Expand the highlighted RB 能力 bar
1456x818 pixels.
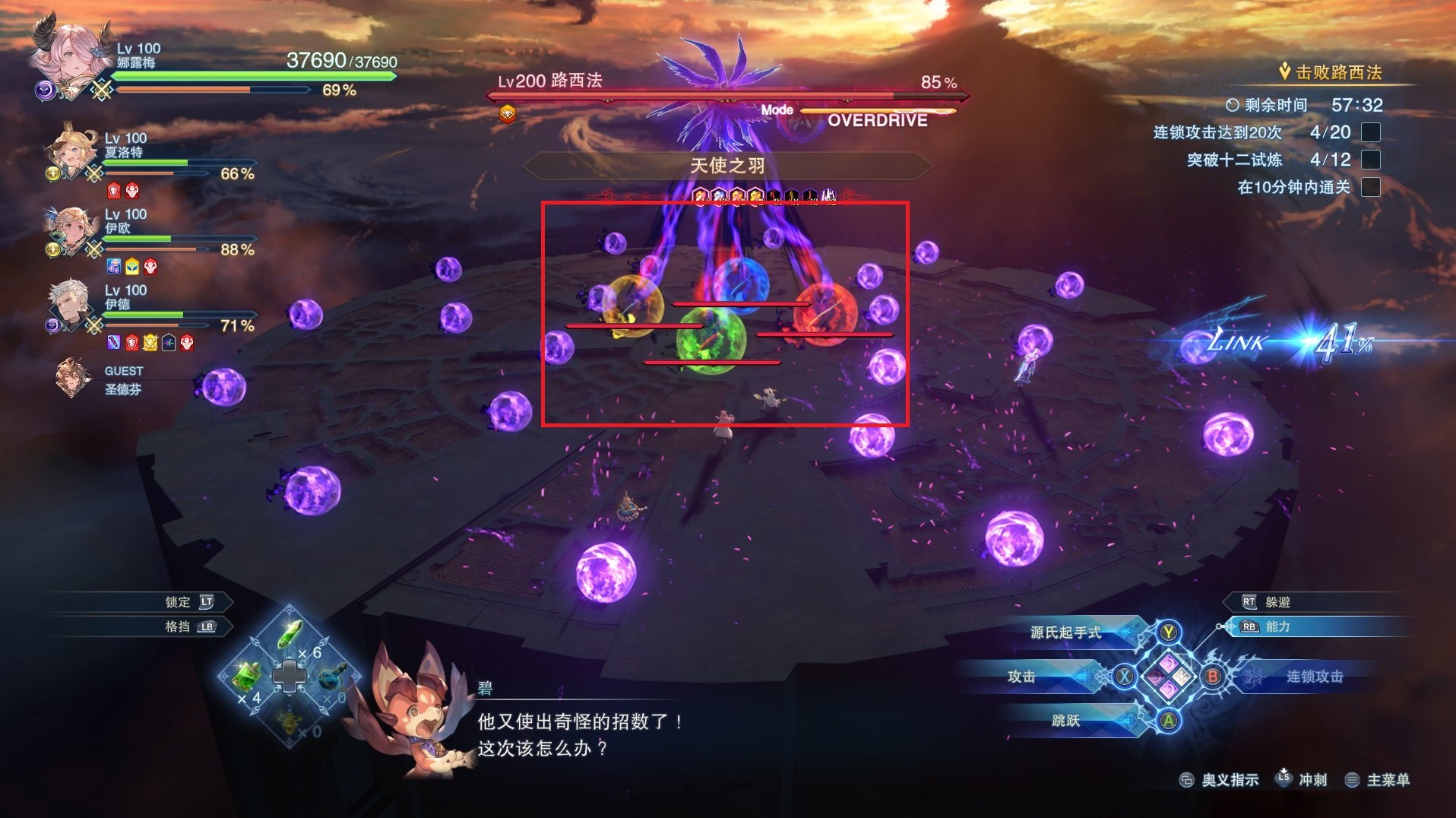tap(1315, 626)
